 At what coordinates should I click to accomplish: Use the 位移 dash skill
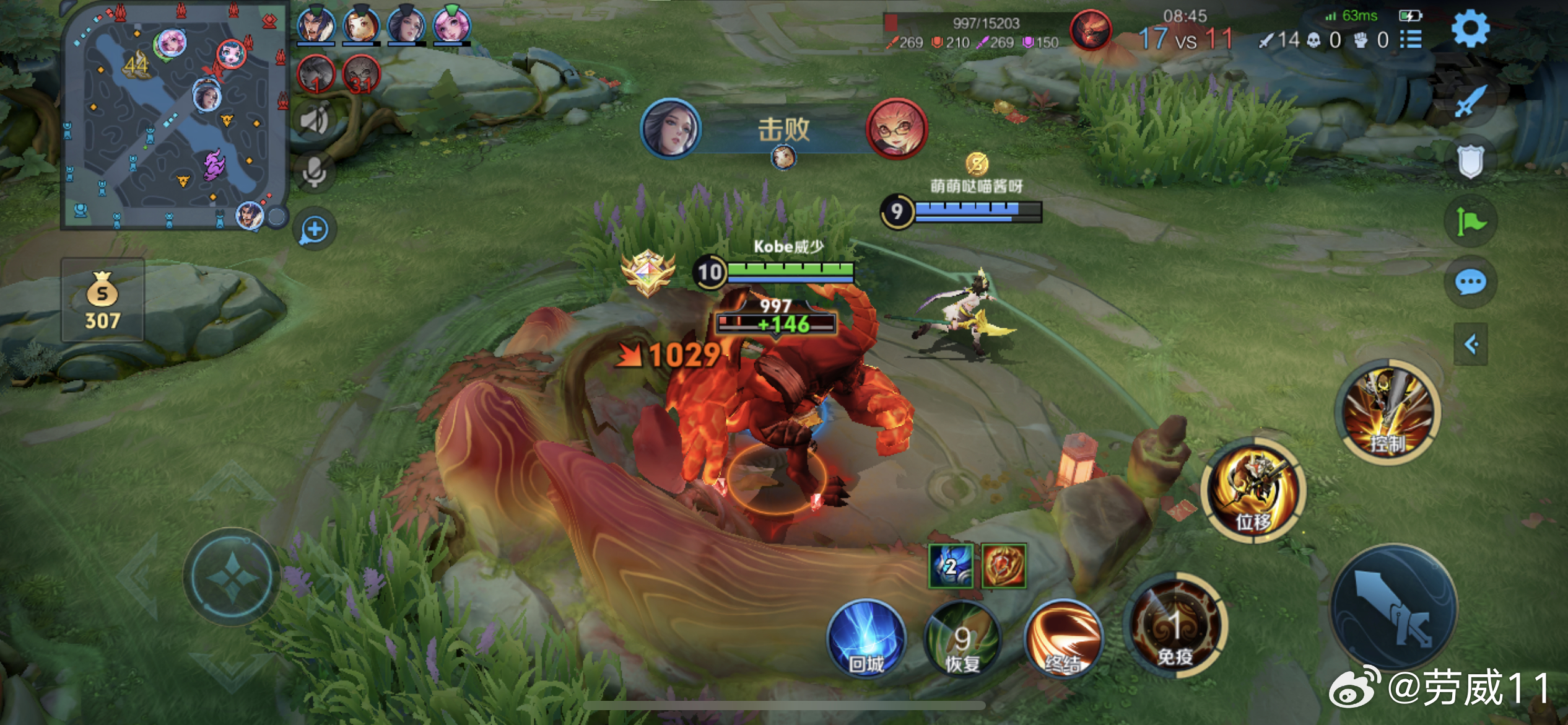click(1254, 491)
